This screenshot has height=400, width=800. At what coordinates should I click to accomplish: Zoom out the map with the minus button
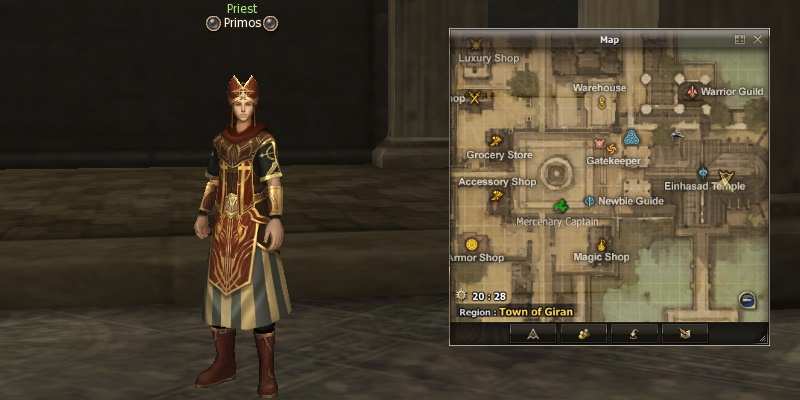click(x=747, y=300)
